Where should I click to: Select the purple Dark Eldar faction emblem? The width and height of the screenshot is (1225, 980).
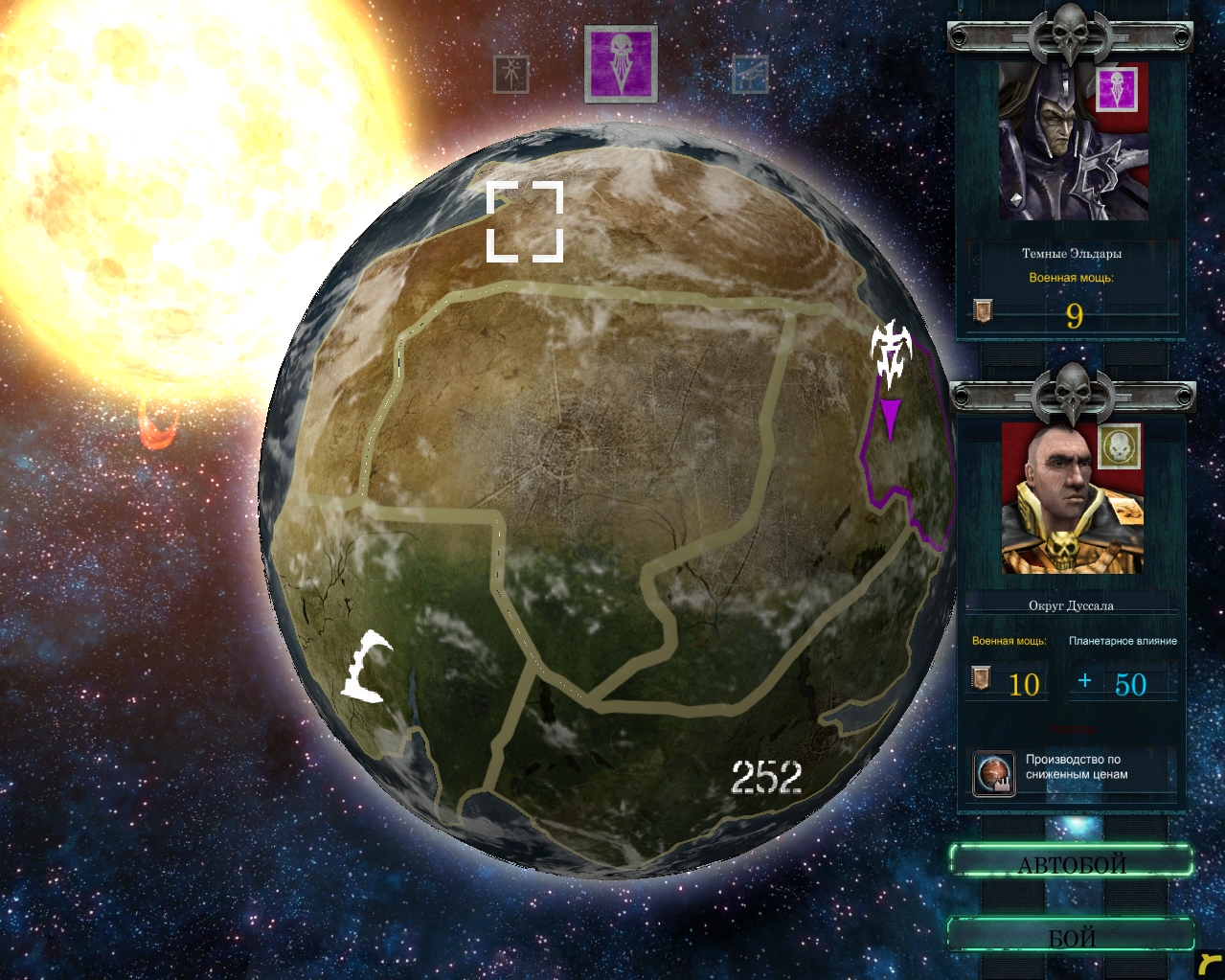[621, 63]
